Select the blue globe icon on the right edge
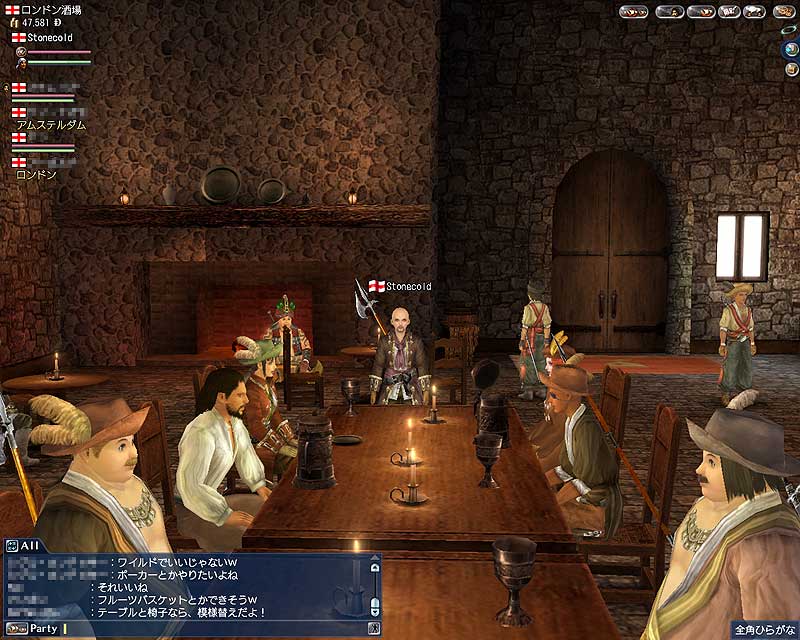The height and width of the screenshot is (640, 800). coord(789,51)
